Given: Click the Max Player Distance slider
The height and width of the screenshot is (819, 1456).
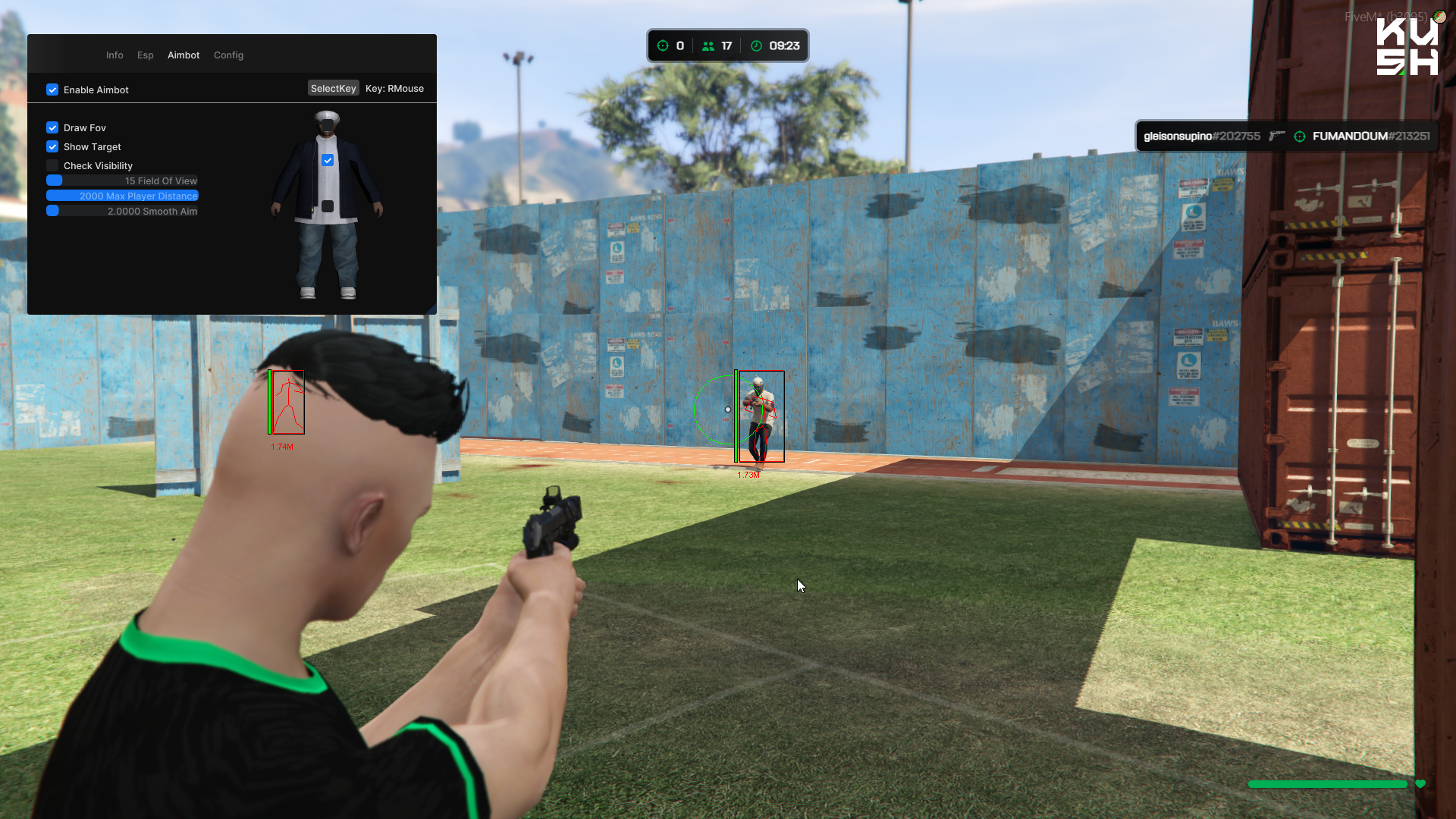Looking at the screenshot, I should [x=122, y=196].
